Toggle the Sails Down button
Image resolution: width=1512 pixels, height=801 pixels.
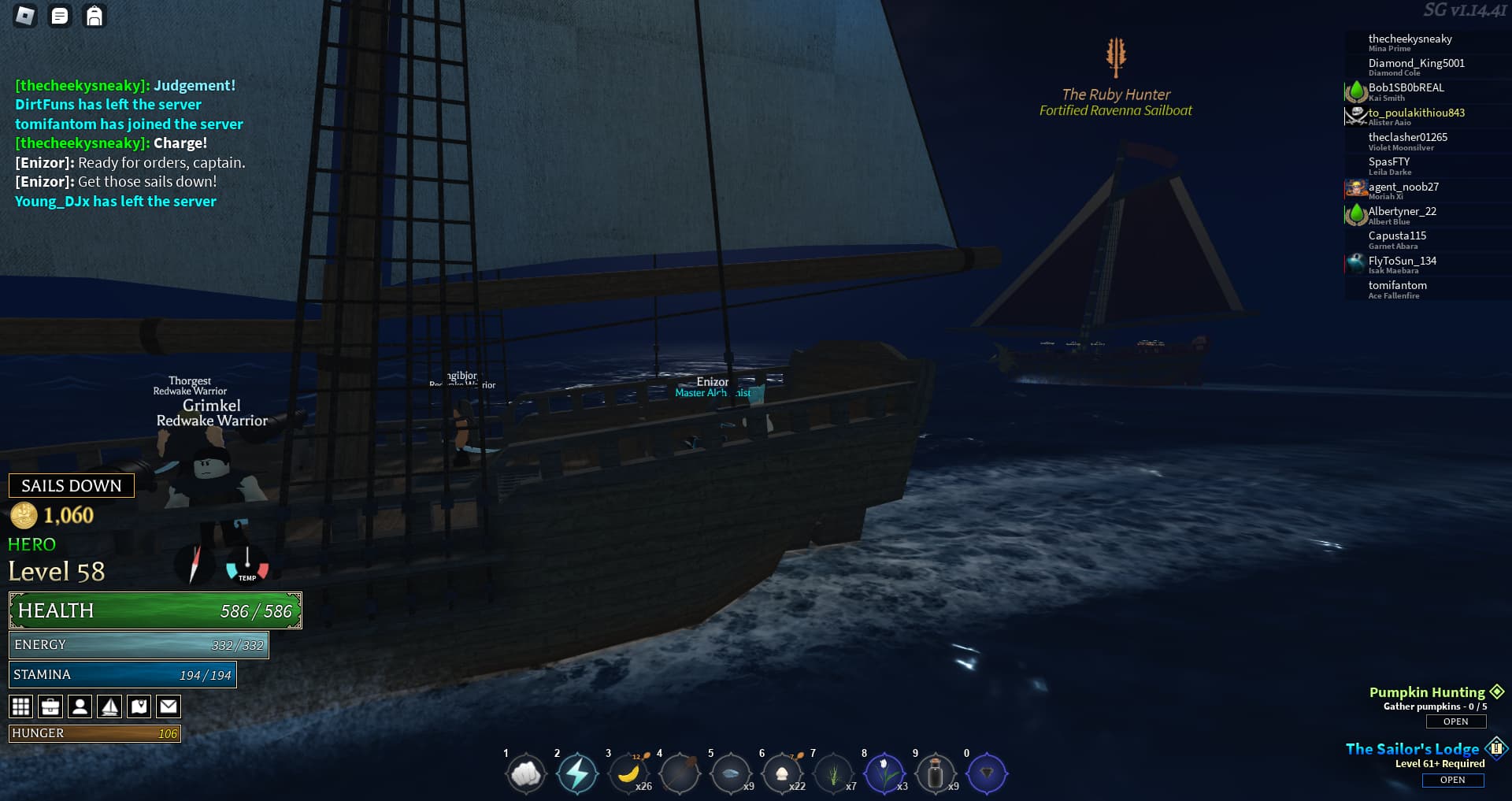(72, 486)
